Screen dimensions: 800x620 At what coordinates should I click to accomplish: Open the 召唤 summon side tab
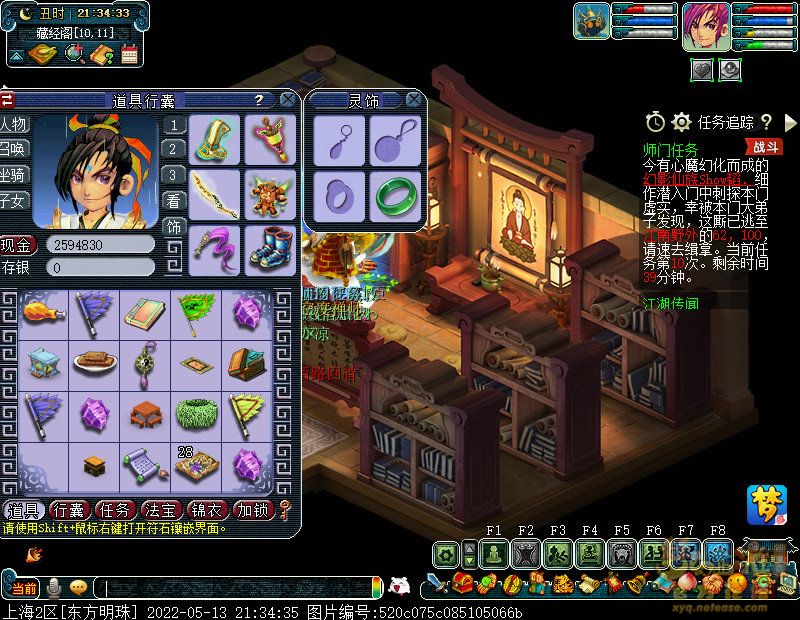pyautogui.click(x=14, y=148)
